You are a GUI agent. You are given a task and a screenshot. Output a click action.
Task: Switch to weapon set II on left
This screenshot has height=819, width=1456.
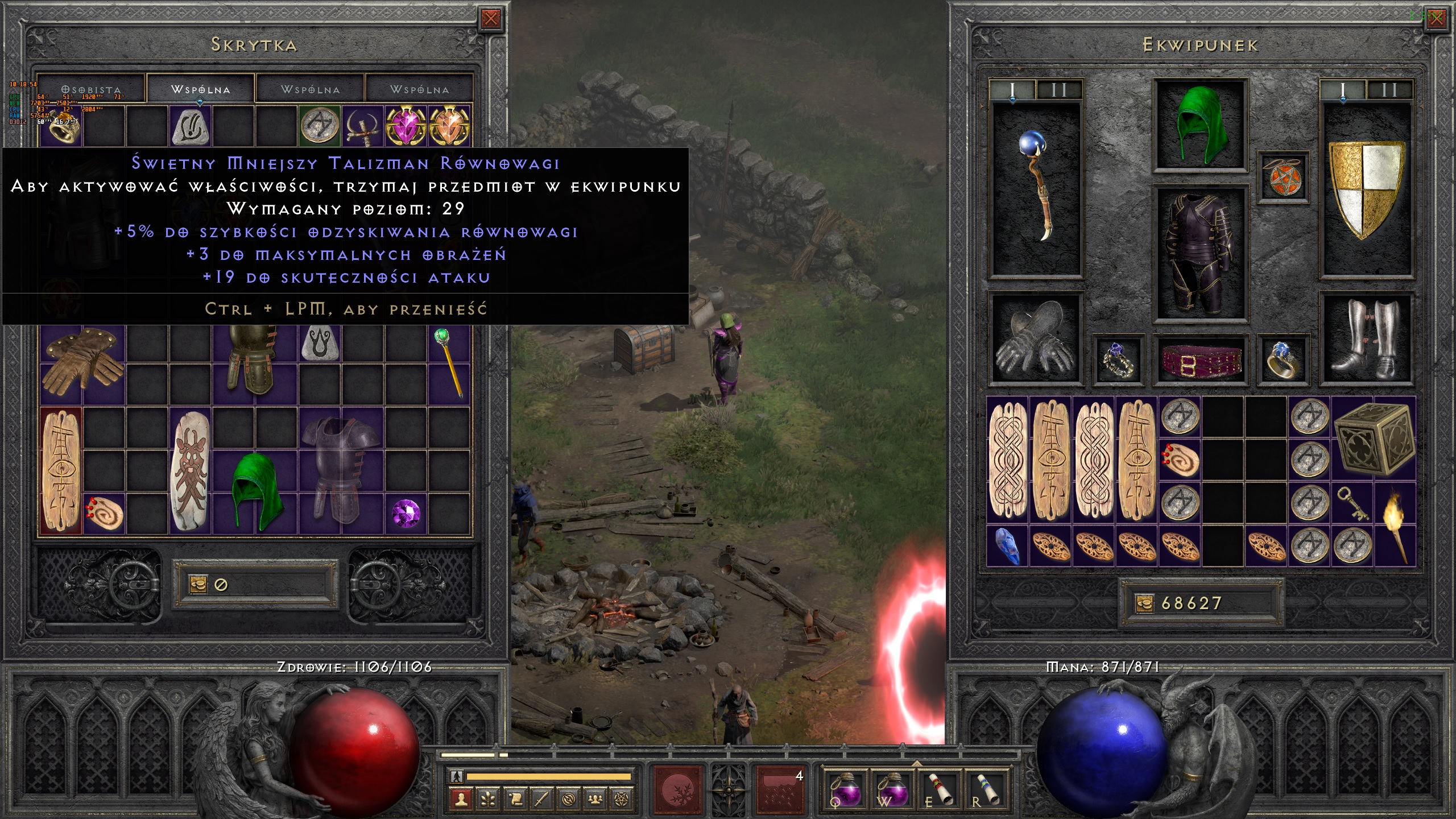(1059, 90)
